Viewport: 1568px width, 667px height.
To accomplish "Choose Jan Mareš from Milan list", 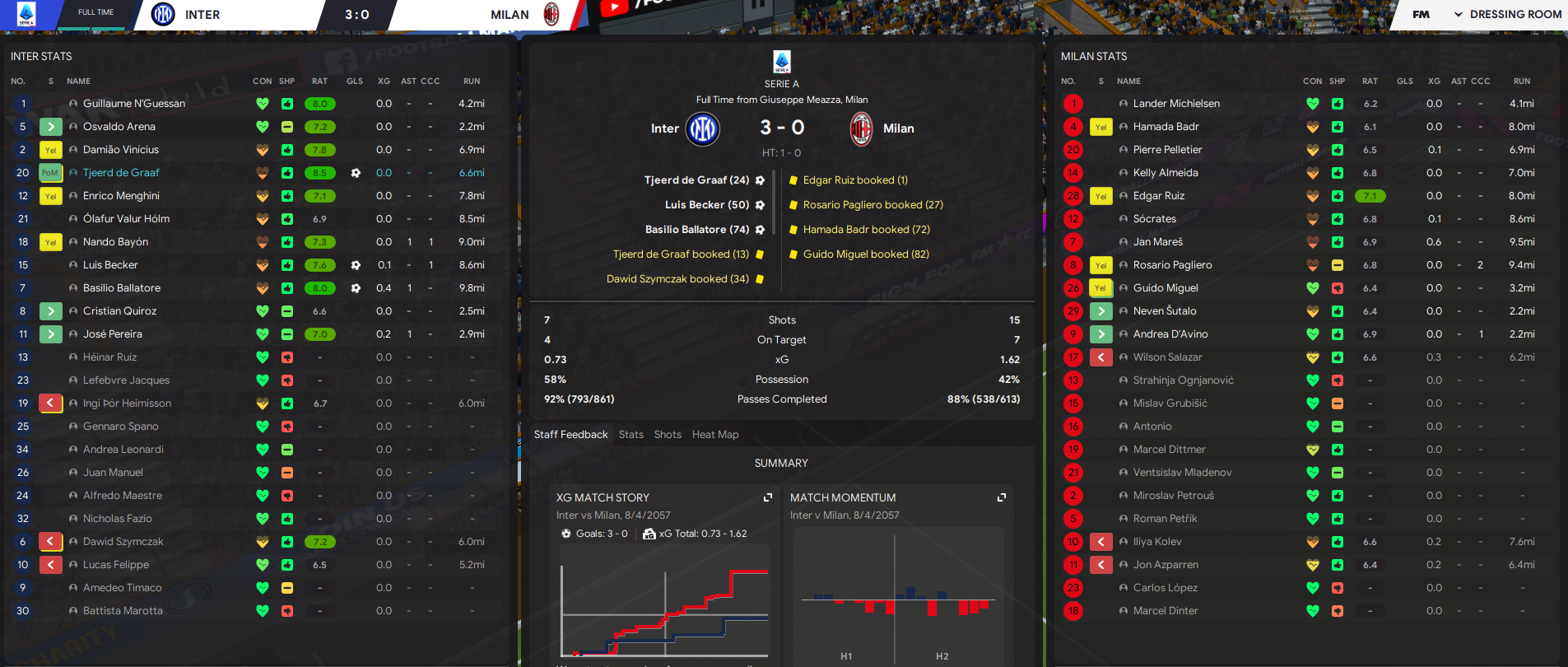I will pos(1157,242).
